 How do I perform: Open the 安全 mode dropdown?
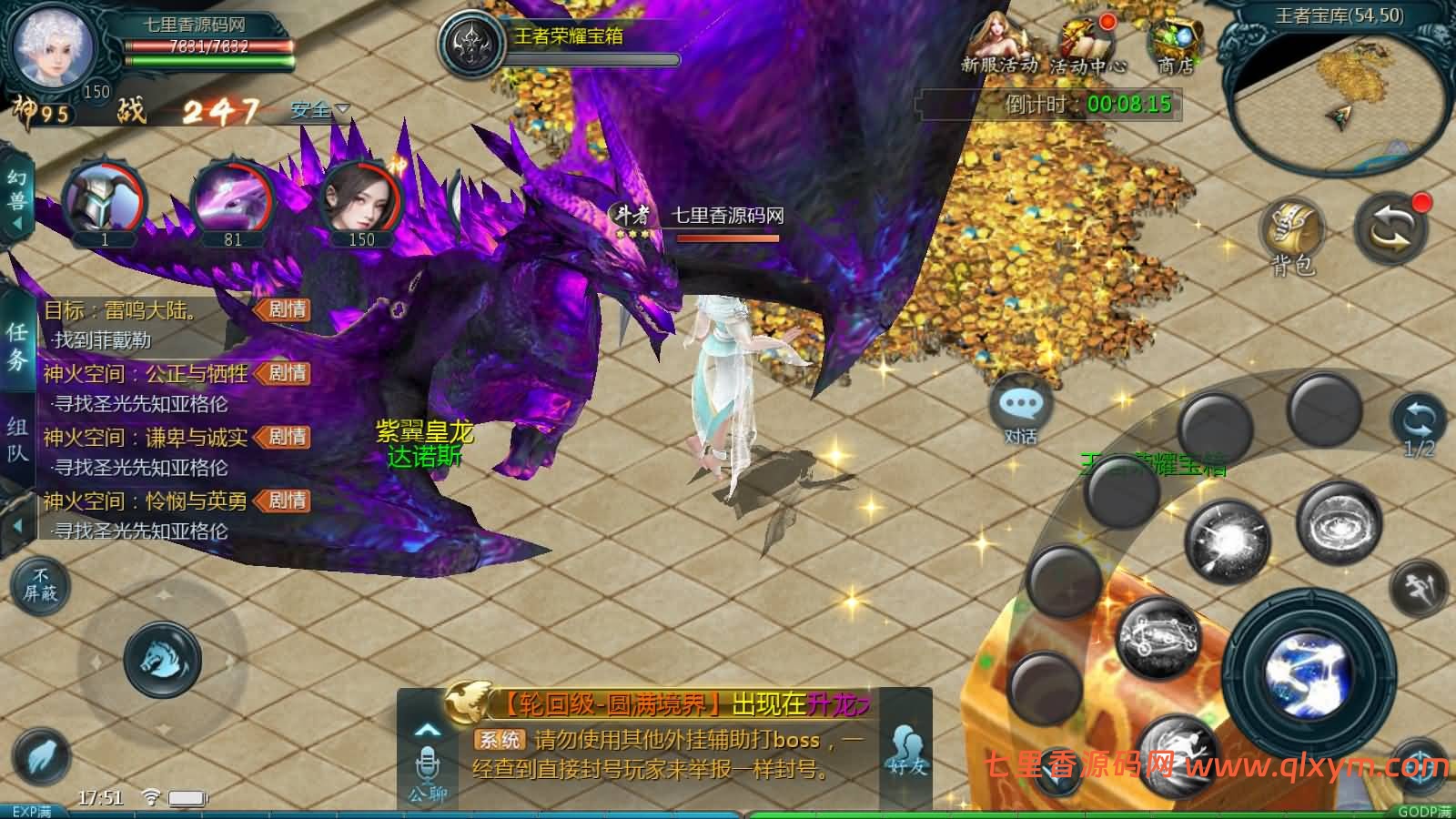click(x=316, y=109)
